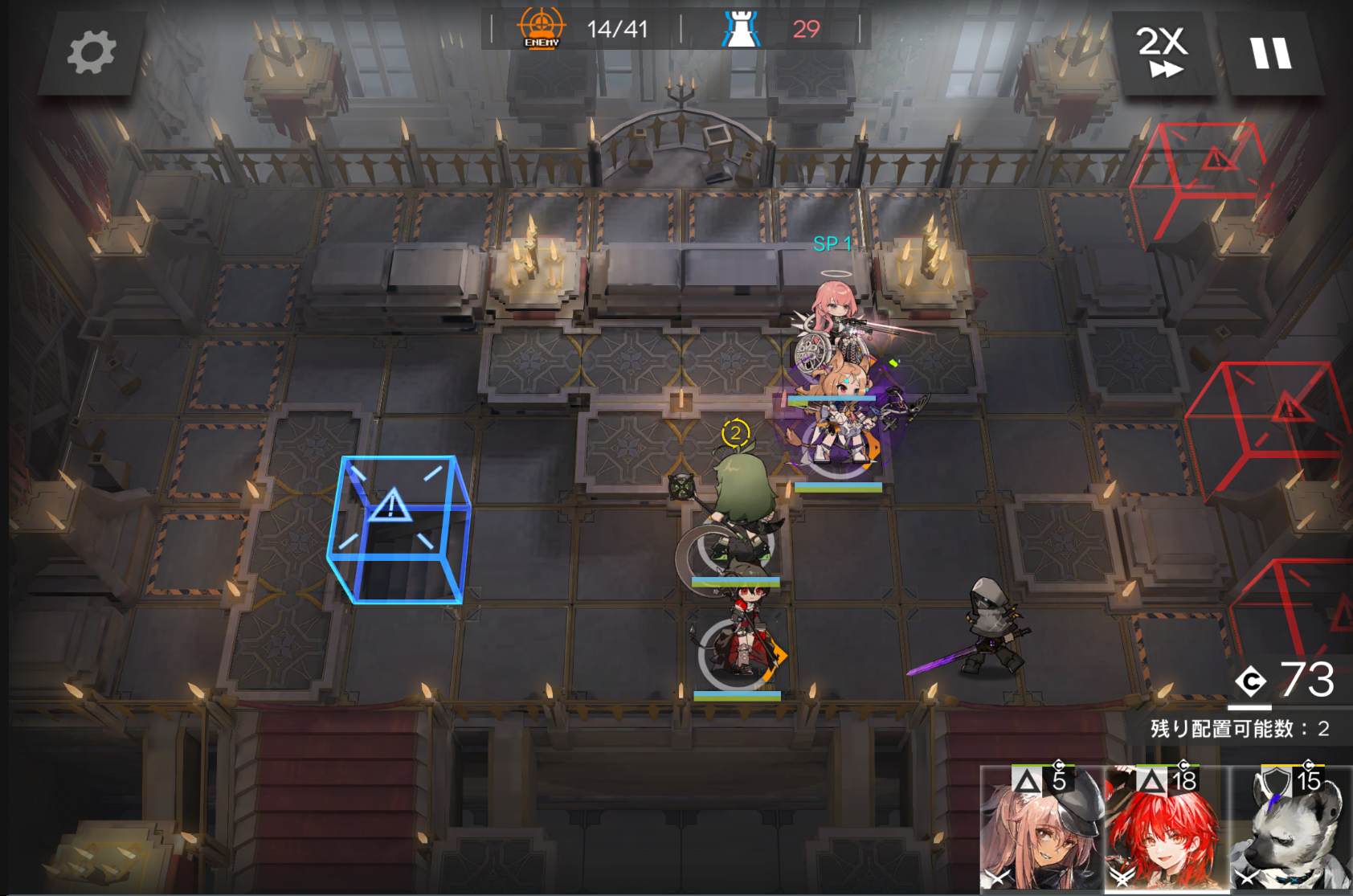
Task: Select the red-haired operator card costing 18
Action: click(1165, 829)
